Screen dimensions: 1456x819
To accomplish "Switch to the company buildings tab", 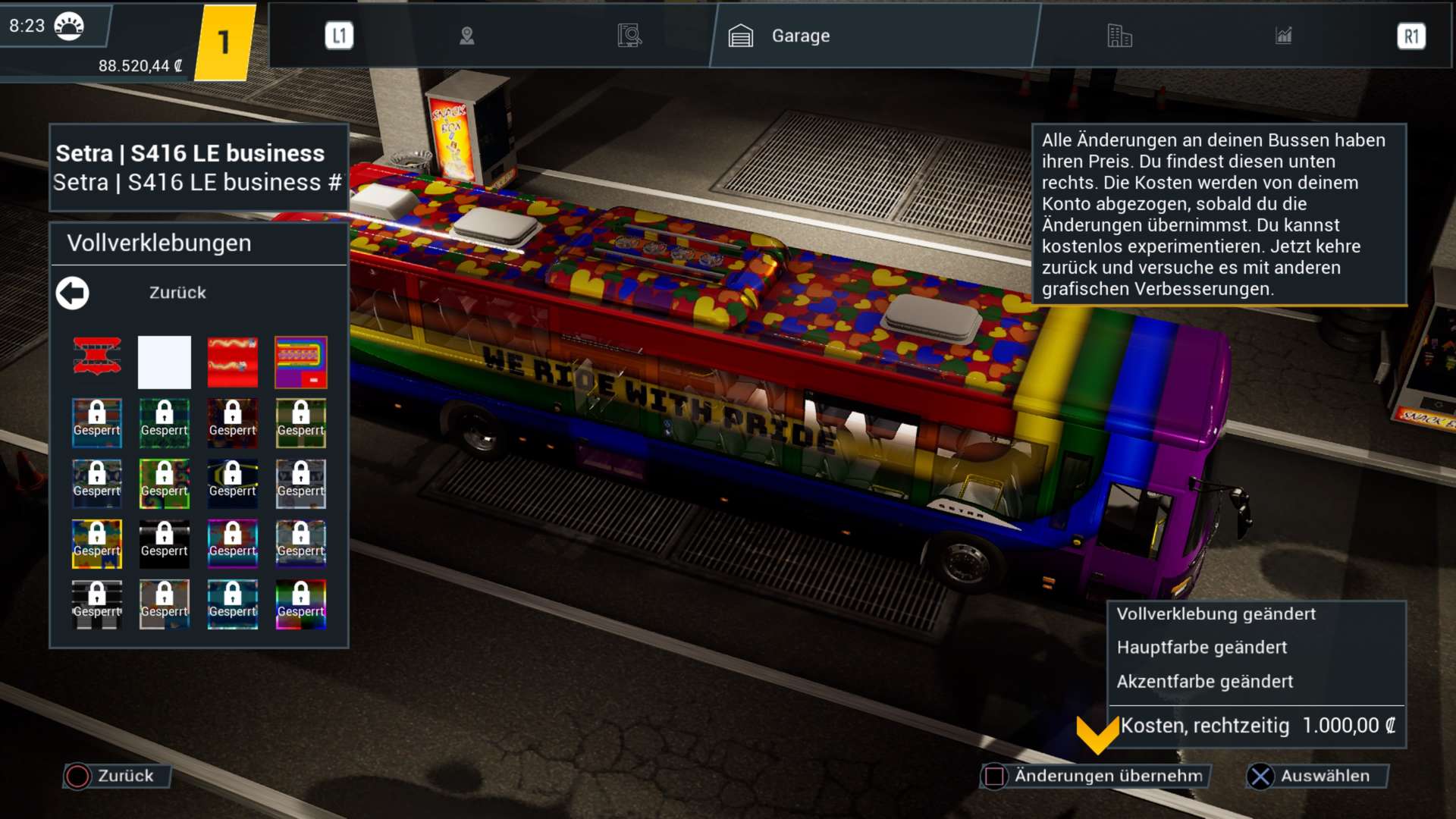I will pos(1119,36).
